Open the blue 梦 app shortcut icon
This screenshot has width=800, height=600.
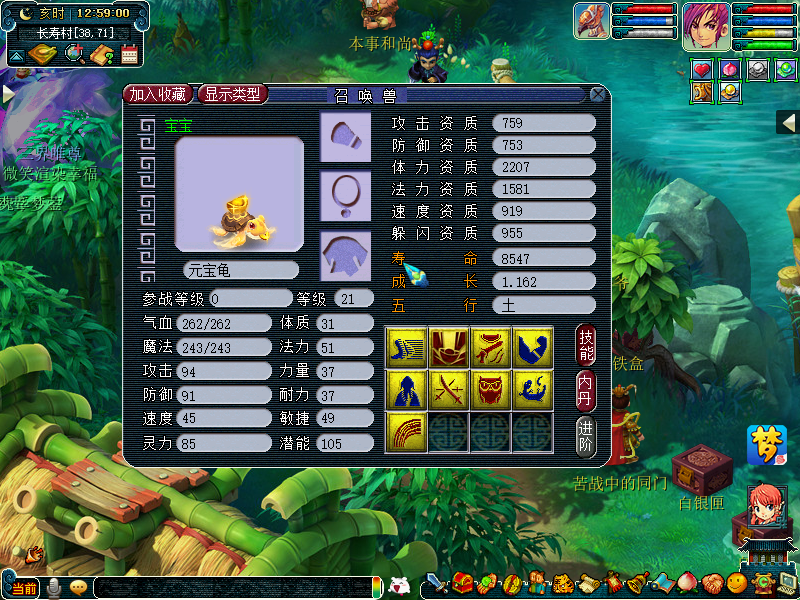click(x=766, y=445)
